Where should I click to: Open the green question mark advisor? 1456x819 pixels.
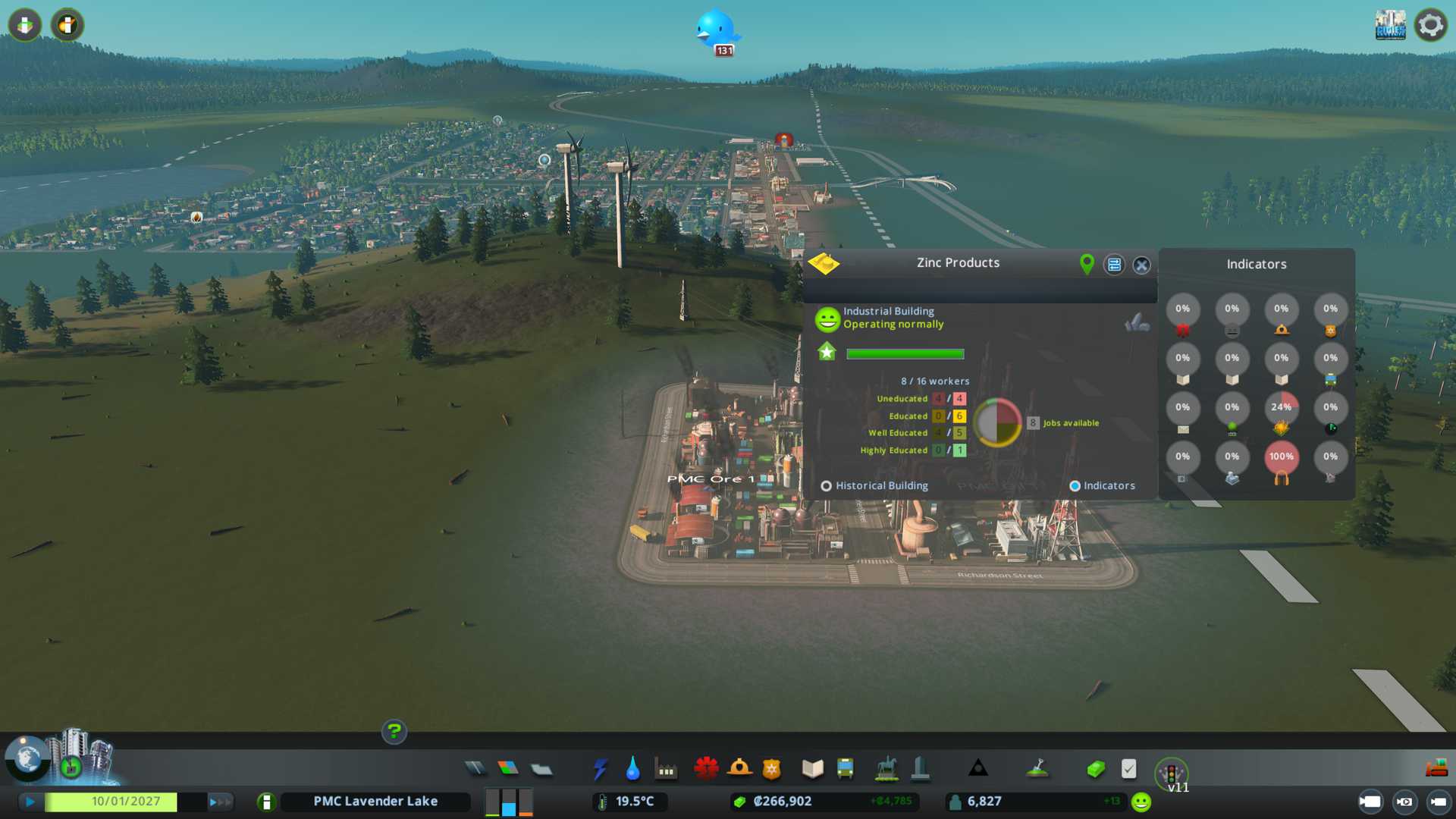(394, 732)
